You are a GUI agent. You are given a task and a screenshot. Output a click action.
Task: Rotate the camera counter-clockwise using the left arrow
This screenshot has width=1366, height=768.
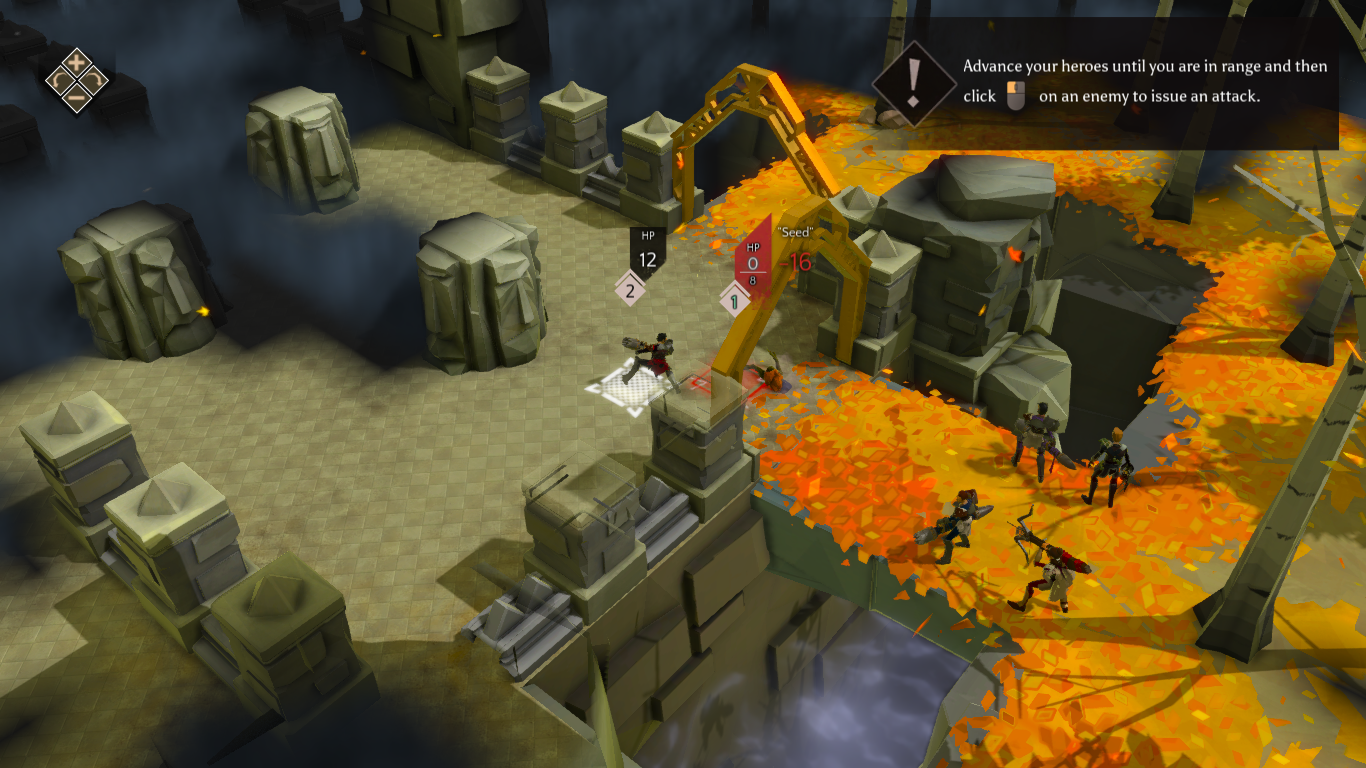click(x=58, y=80)
